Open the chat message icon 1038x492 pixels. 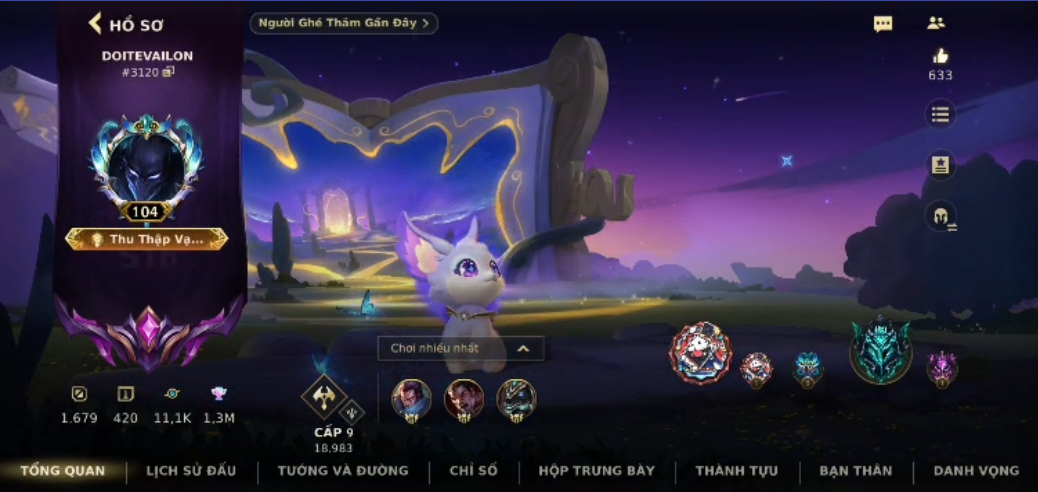pyautogui.click(x=883, y=24)
